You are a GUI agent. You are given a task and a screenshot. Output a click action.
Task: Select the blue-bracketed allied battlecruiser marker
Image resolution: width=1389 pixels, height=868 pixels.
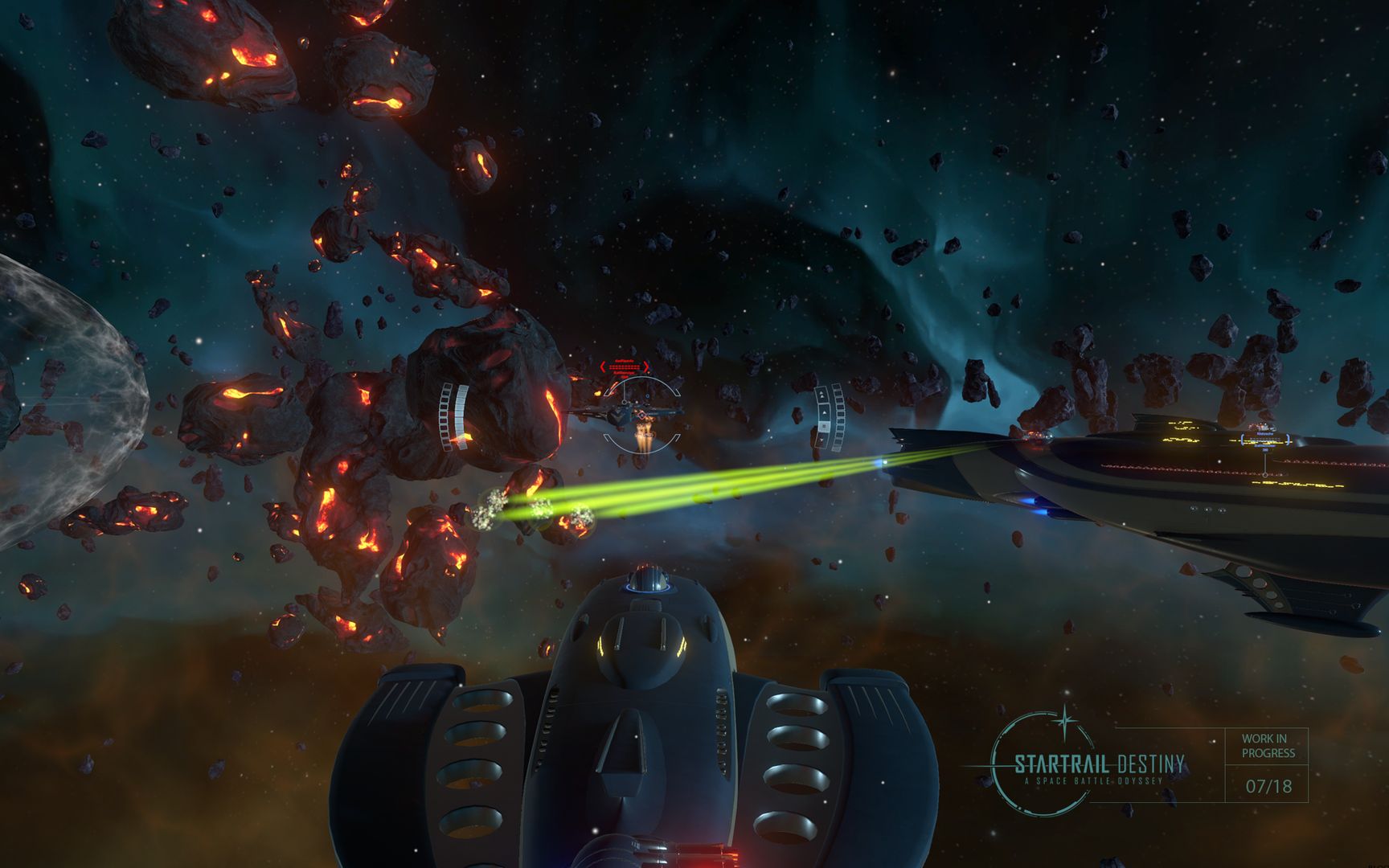1264,440
